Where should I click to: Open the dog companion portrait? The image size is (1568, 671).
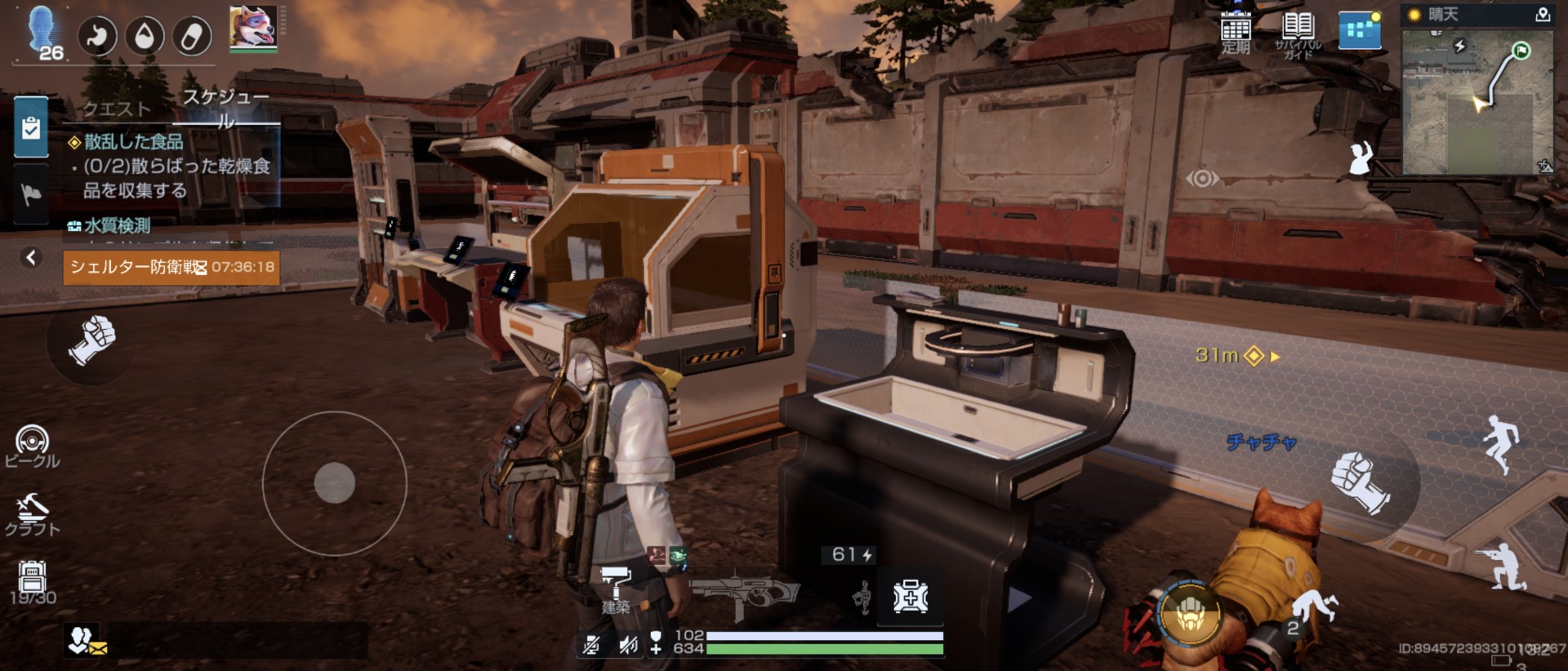coord(253,28)
